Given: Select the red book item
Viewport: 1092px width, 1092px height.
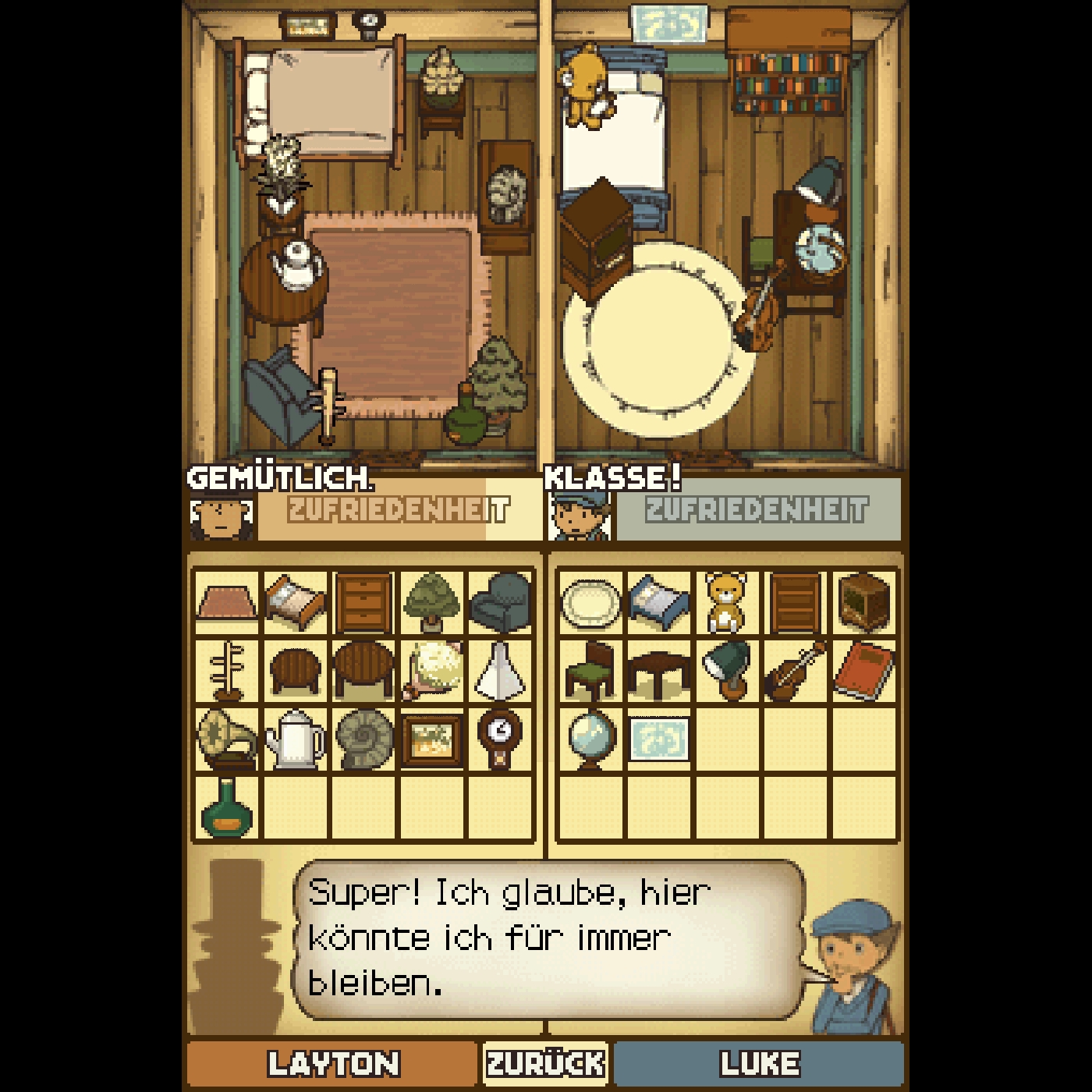Looking at the screenshot, I should [863, 670].
